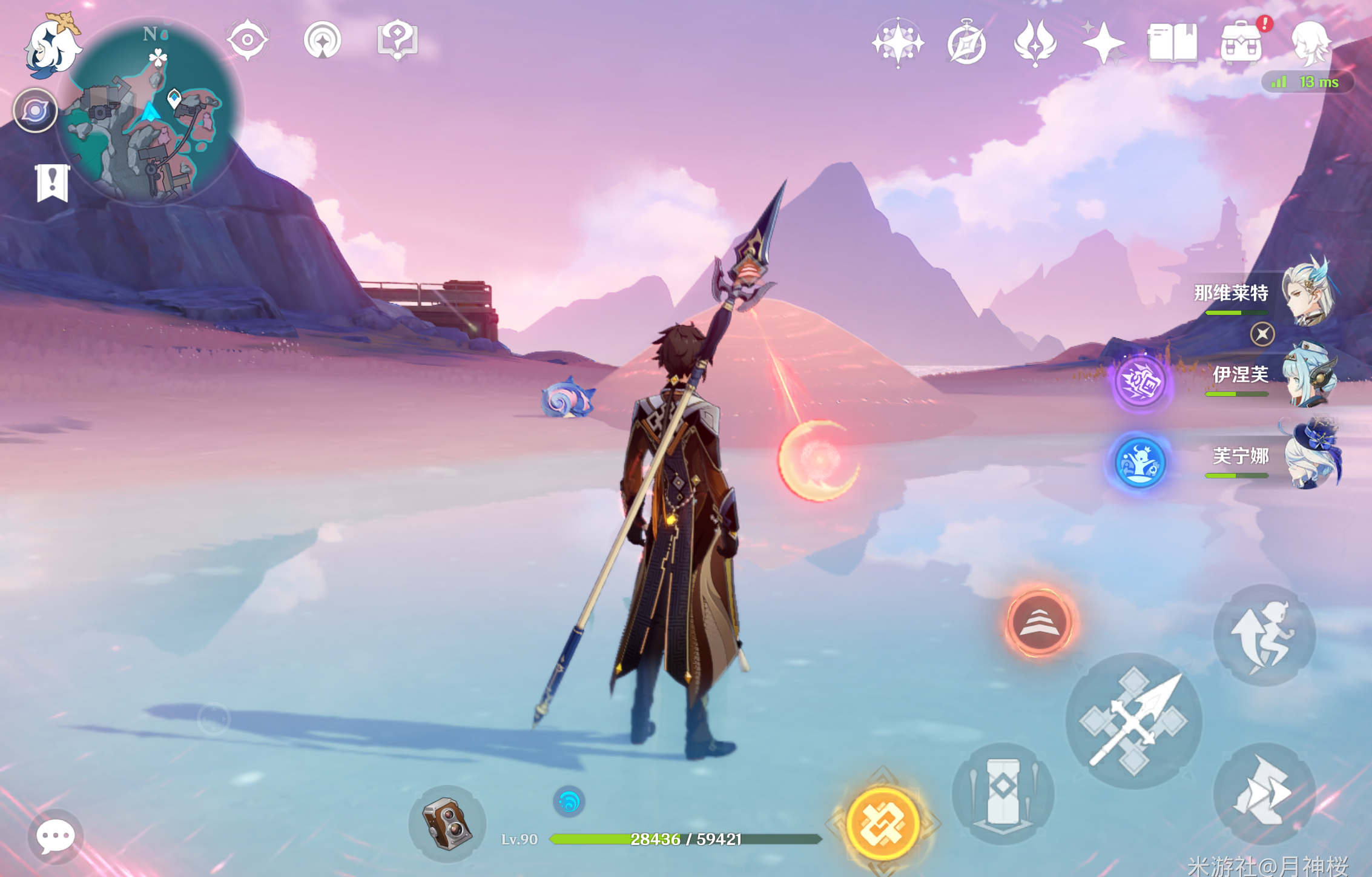Viewport: 1372px width, 877px height.
Task: Open the wish star icon
Action: pyautogui.click(x=898, y=42)
